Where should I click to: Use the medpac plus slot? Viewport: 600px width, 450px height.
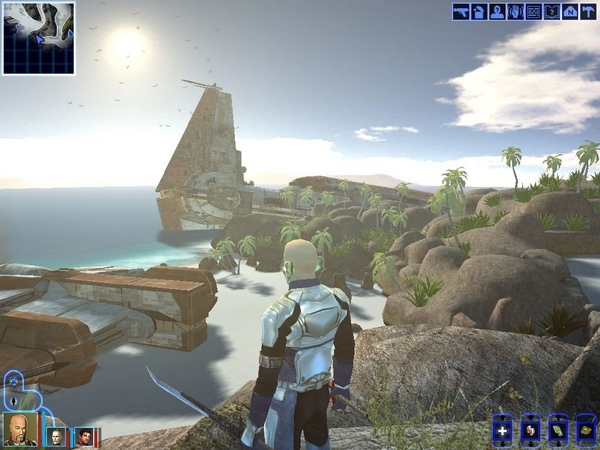tap(503, 430)
